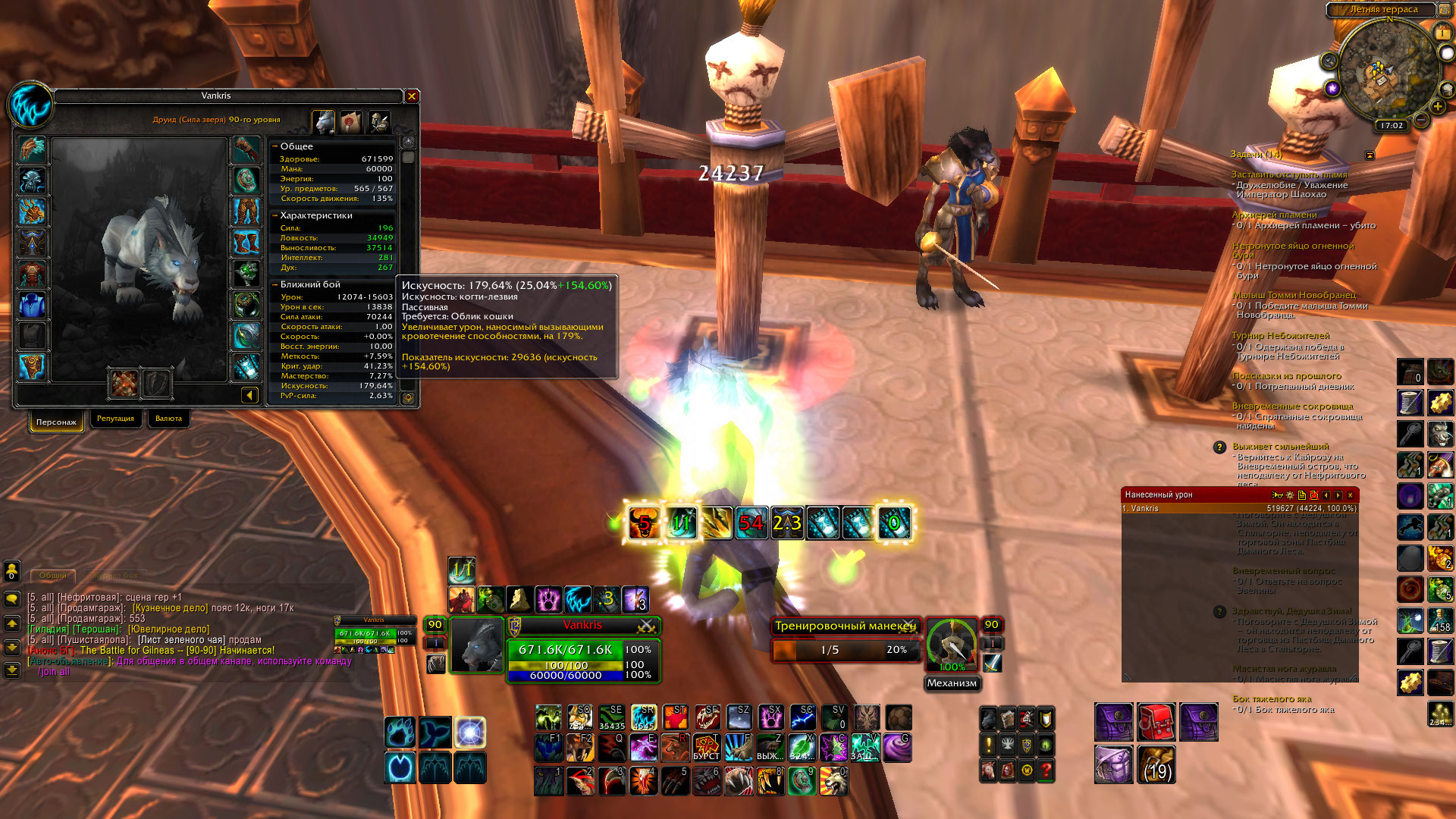Activate the БУРСТ macro button
1456x819 pixels.
click(x=706, y=748)
